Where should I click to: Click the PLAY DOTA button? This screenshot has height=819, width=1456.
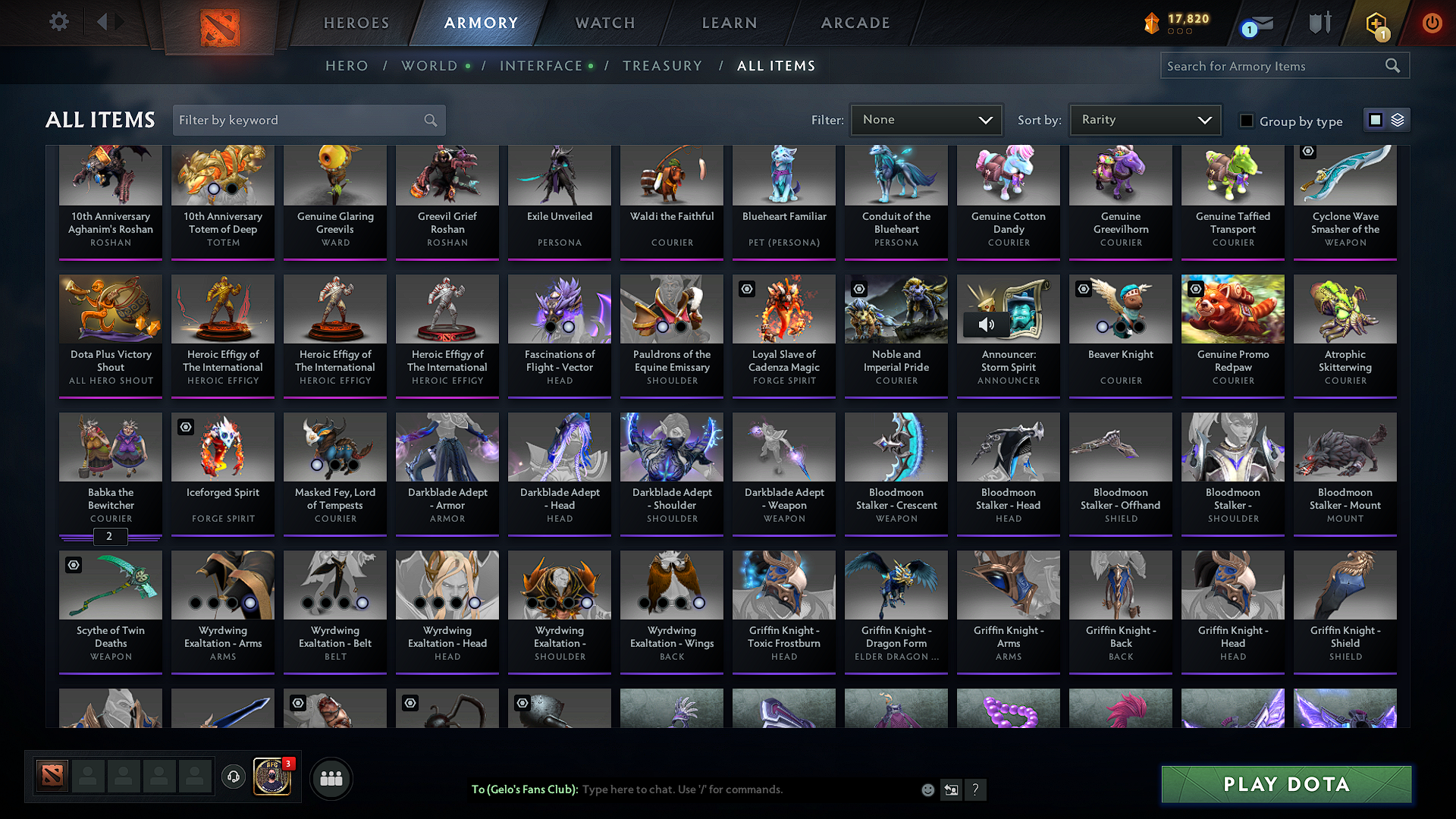1285,785
